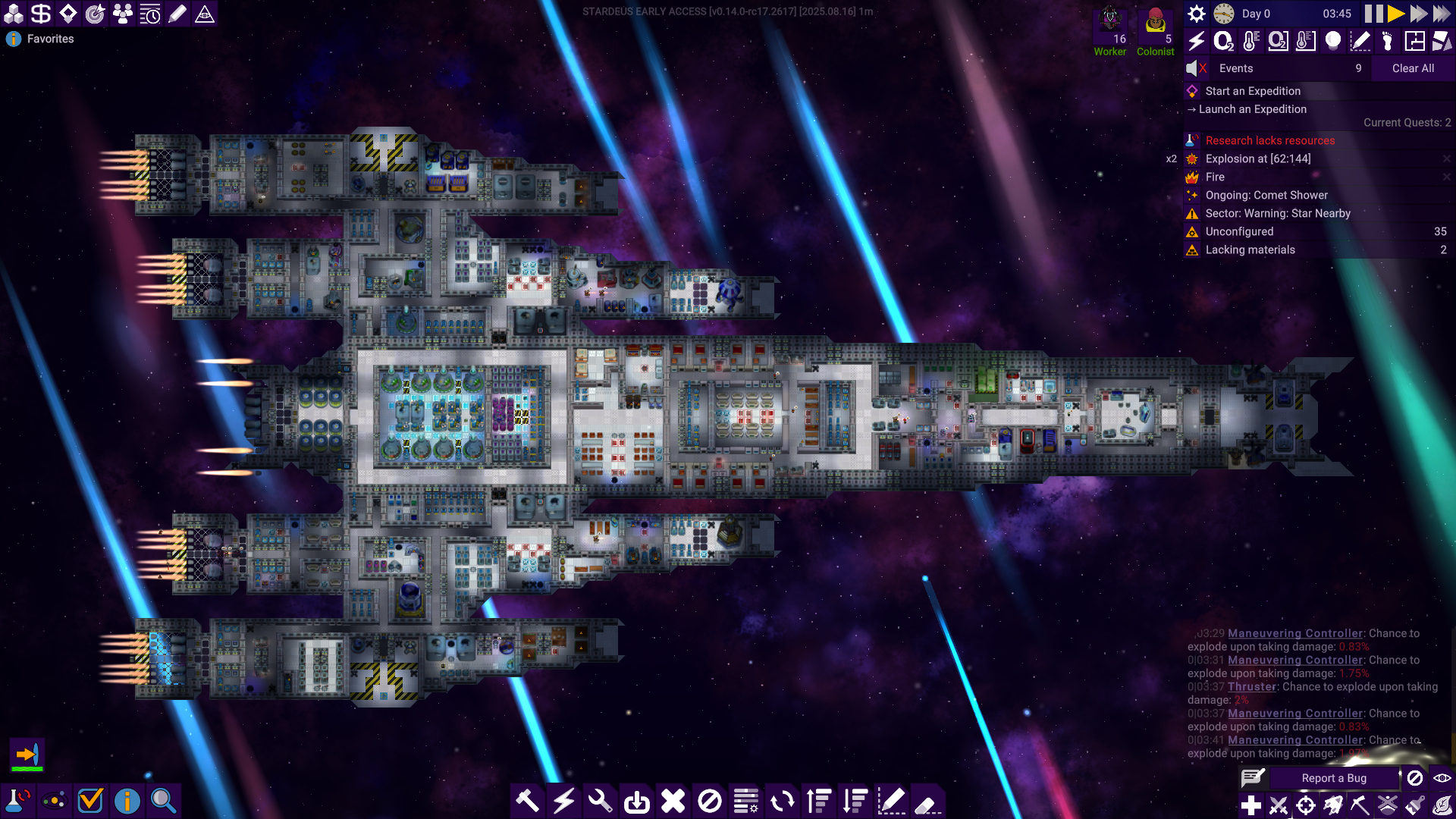Image resolution: width=1456 pixels, height=819 pixels.
Task: Activate the eraser tool
Action: click(927, 802)
